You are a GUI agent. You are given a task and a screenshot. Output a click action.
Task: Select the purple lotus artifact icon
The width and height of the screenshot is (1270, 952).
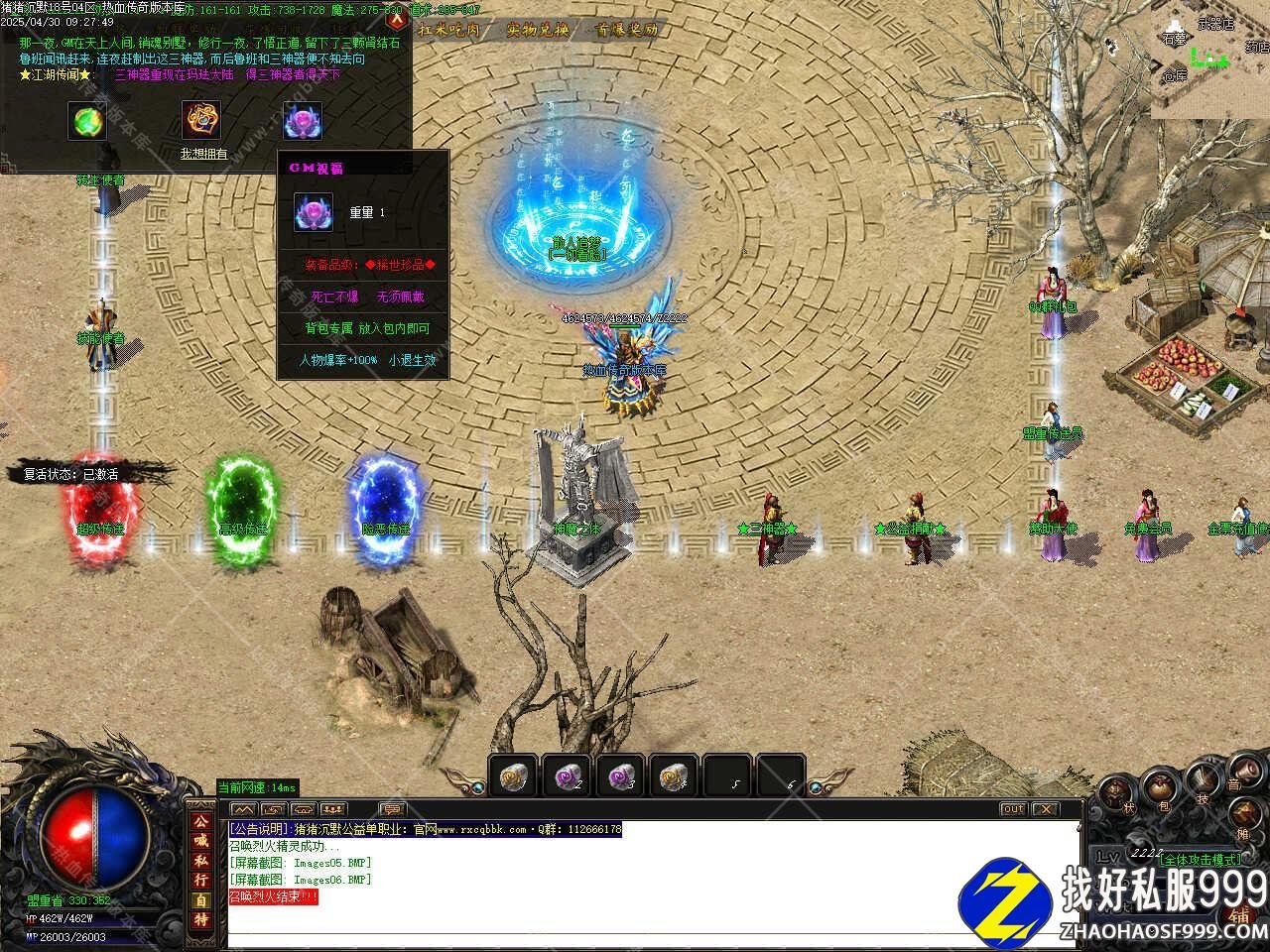point(303,121)
